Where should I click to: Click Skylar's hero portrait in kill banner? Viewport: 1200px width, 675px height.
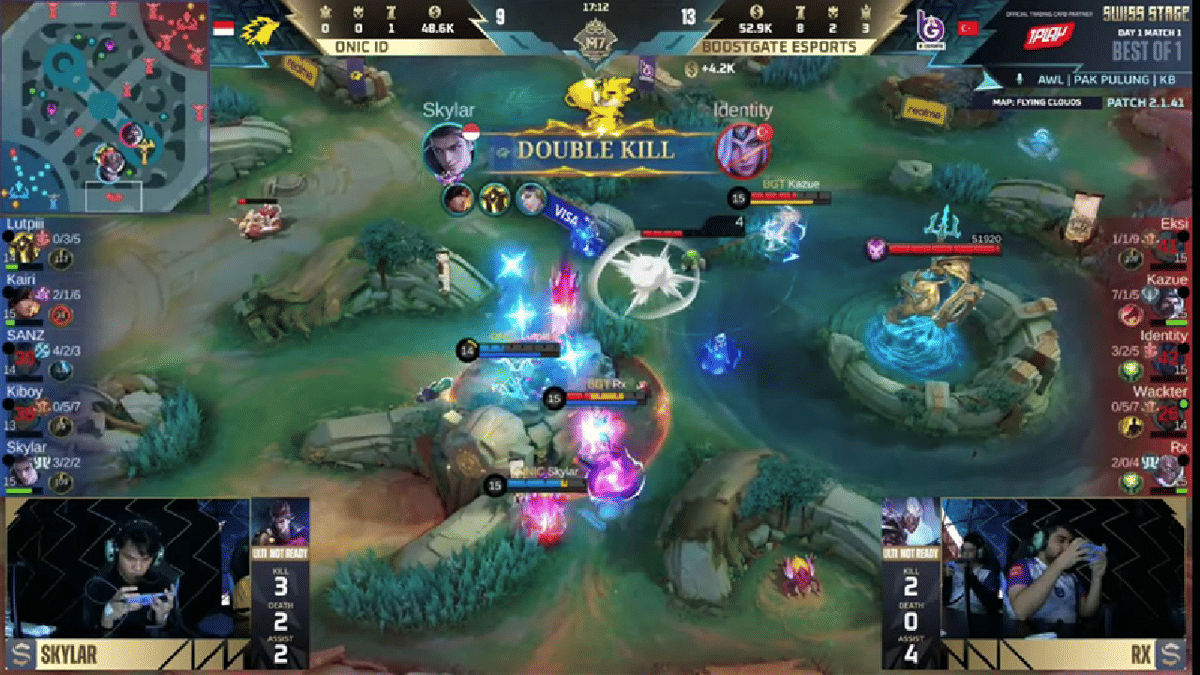[447, 150]
